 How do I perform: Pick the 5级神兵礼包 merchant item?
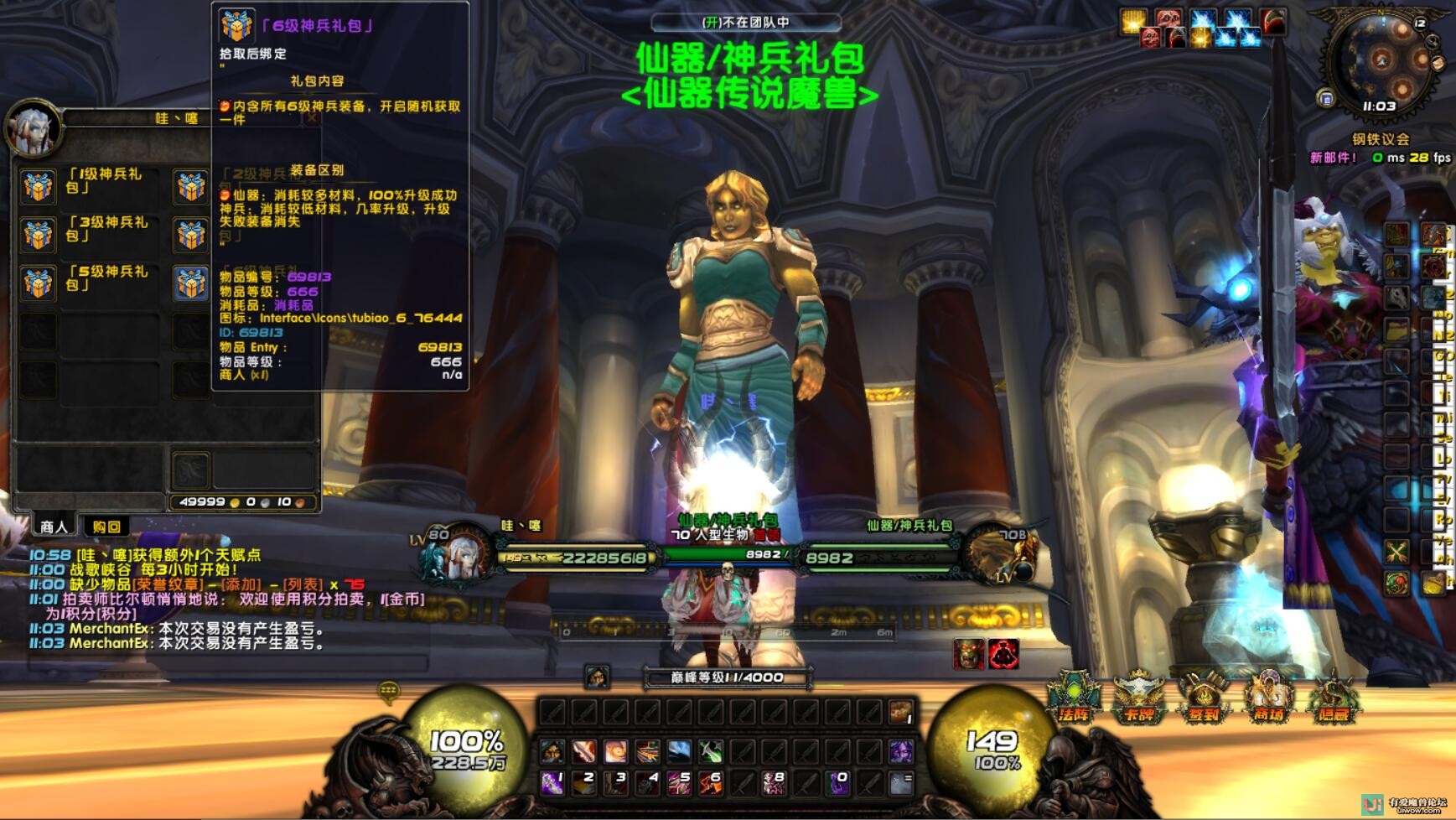pyautogui.click(x=39, y=283)
